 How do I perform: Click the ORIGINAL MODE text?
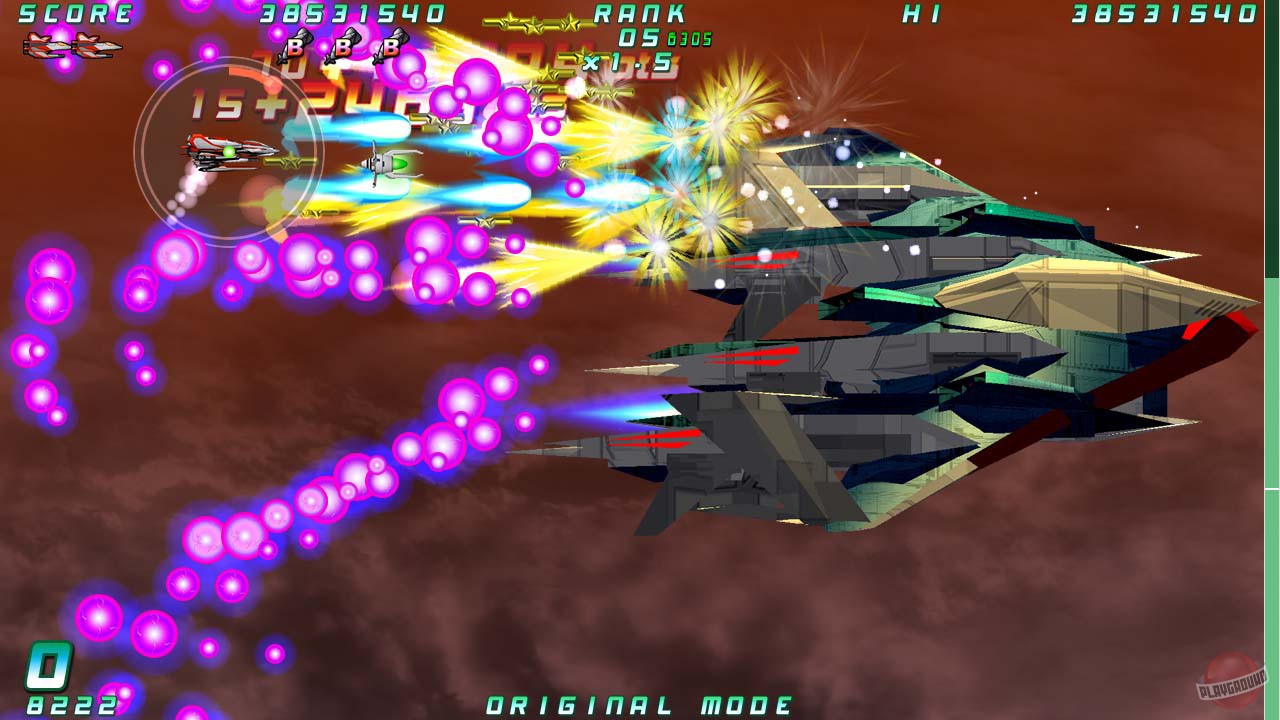pyautogui.click(x=640, y=703)
